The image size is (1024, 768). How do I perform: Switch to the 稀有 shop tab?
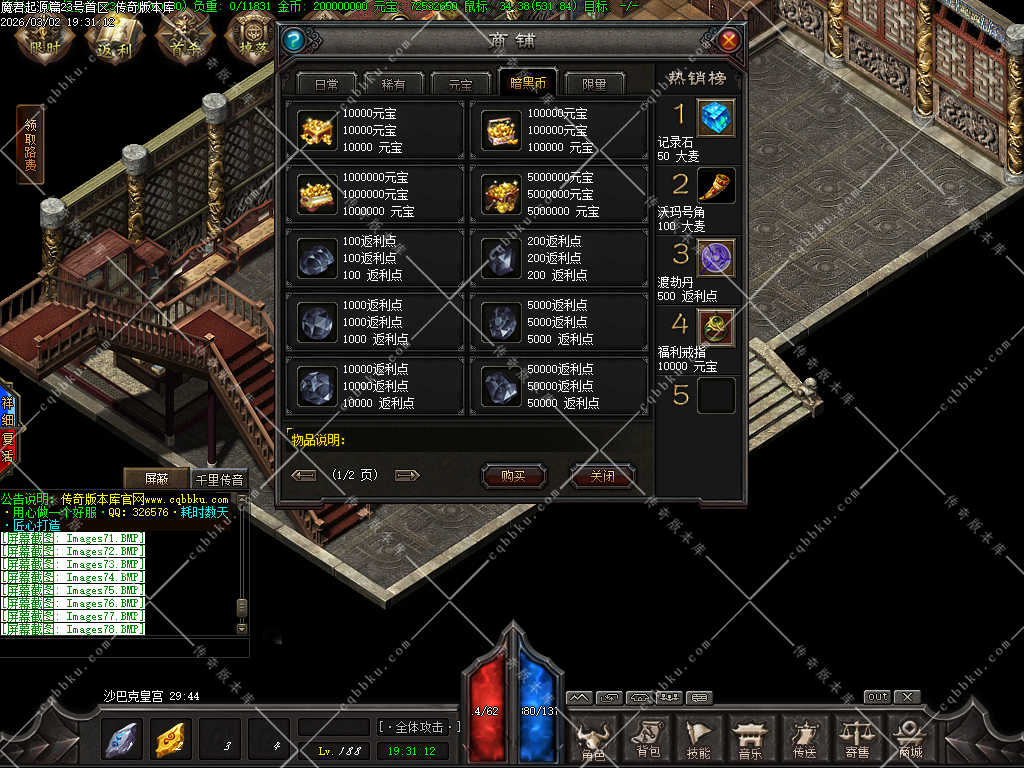pos(394,84)
